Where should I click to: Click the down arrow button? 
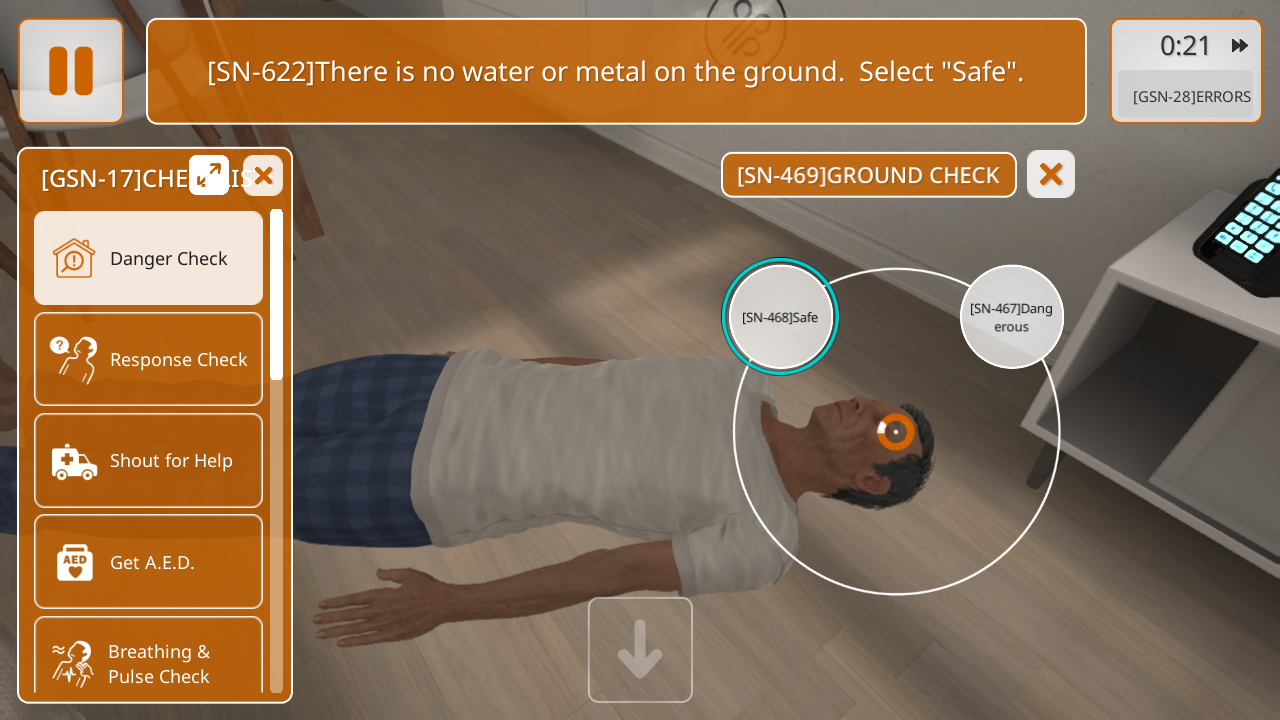(640, 650)
